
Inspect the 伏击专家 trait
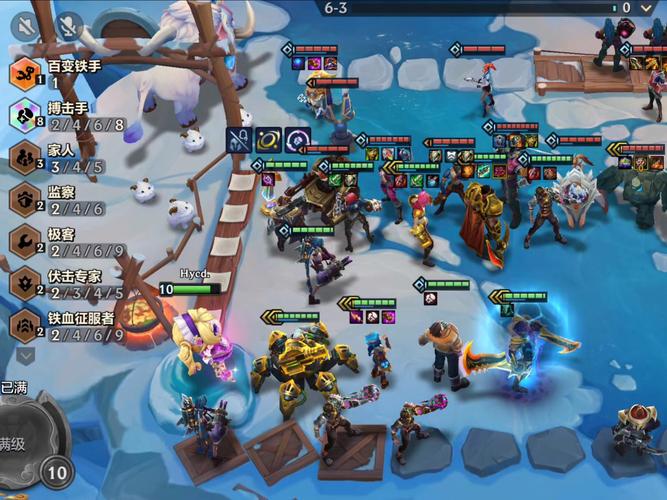point(70,284)
